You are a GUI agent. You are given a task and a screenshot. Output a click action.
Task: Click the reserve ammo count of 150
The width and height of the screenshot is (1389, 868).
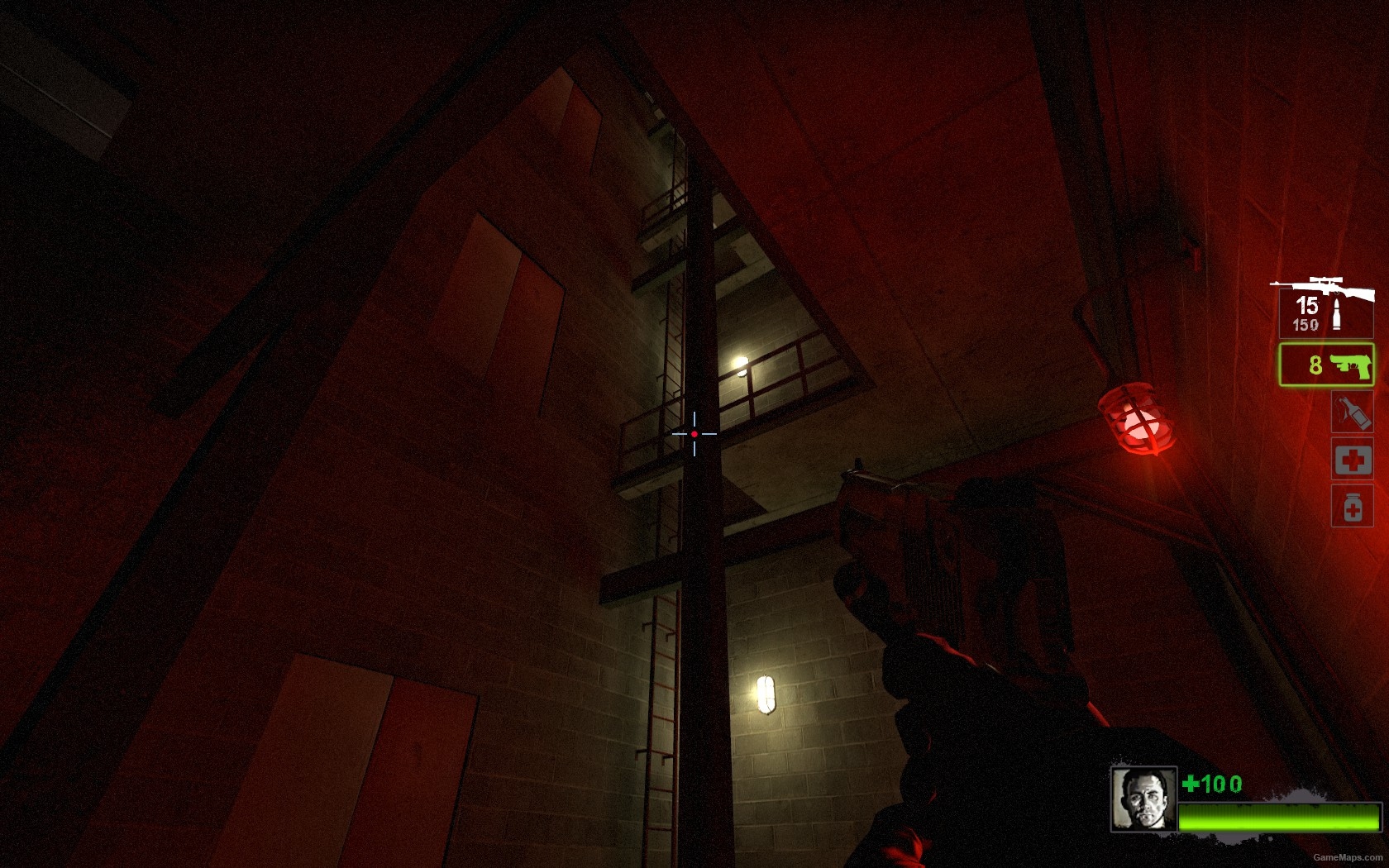(1306, 324)
